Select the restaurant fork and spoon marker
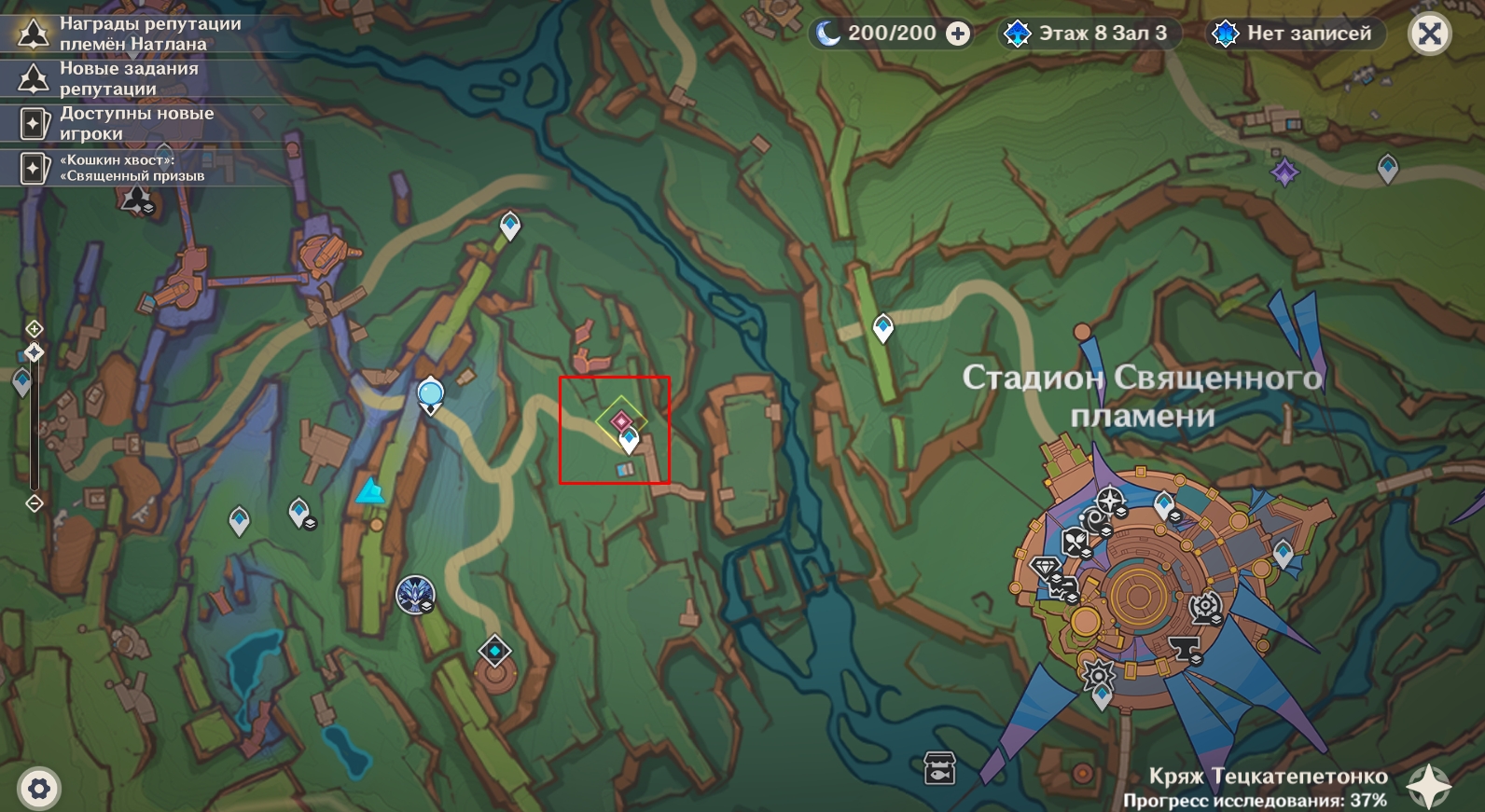Image resolution: width=1485 pixels, height=812 pixels. (1076, 541)
